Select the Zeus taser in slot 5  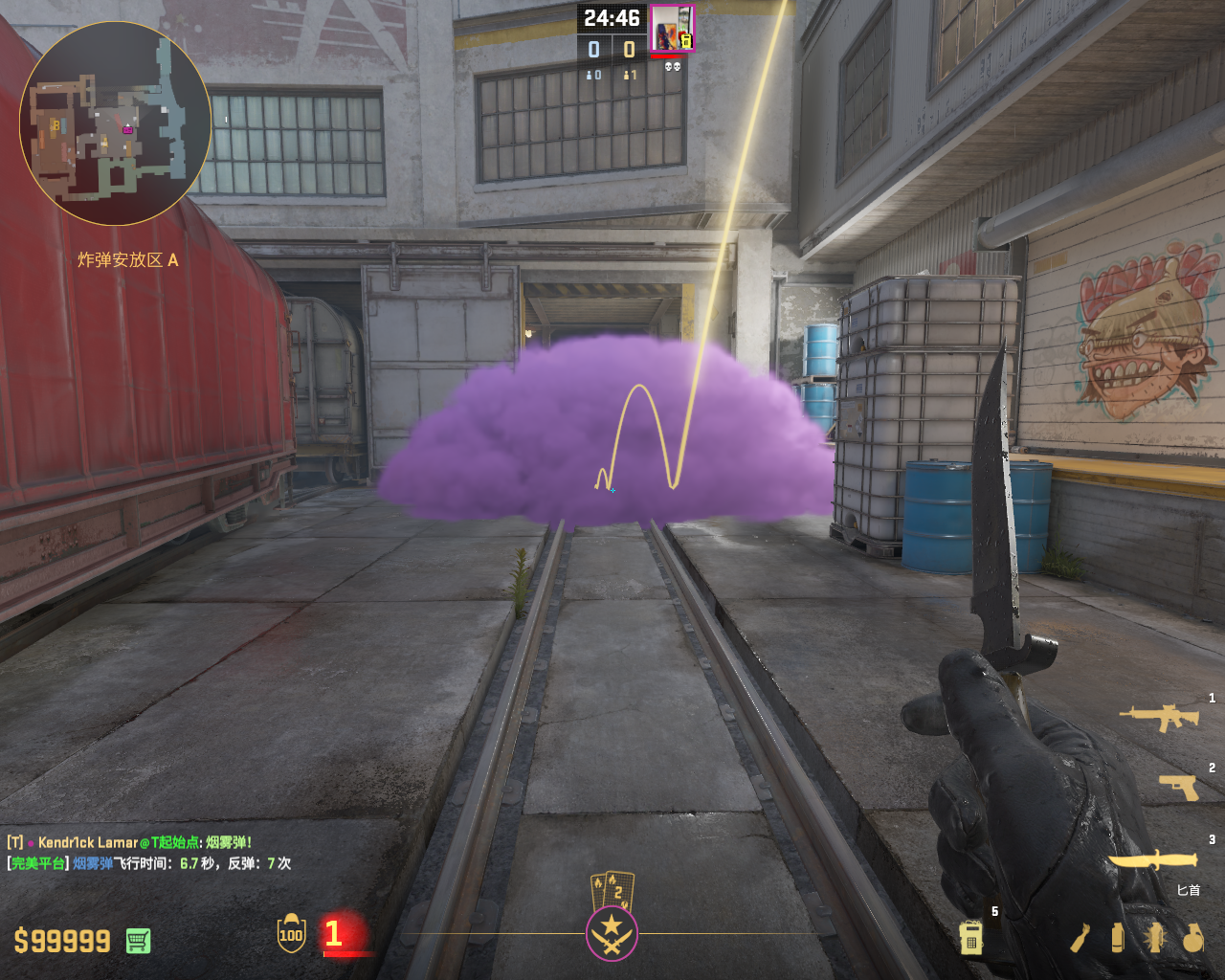click(970, 937)
